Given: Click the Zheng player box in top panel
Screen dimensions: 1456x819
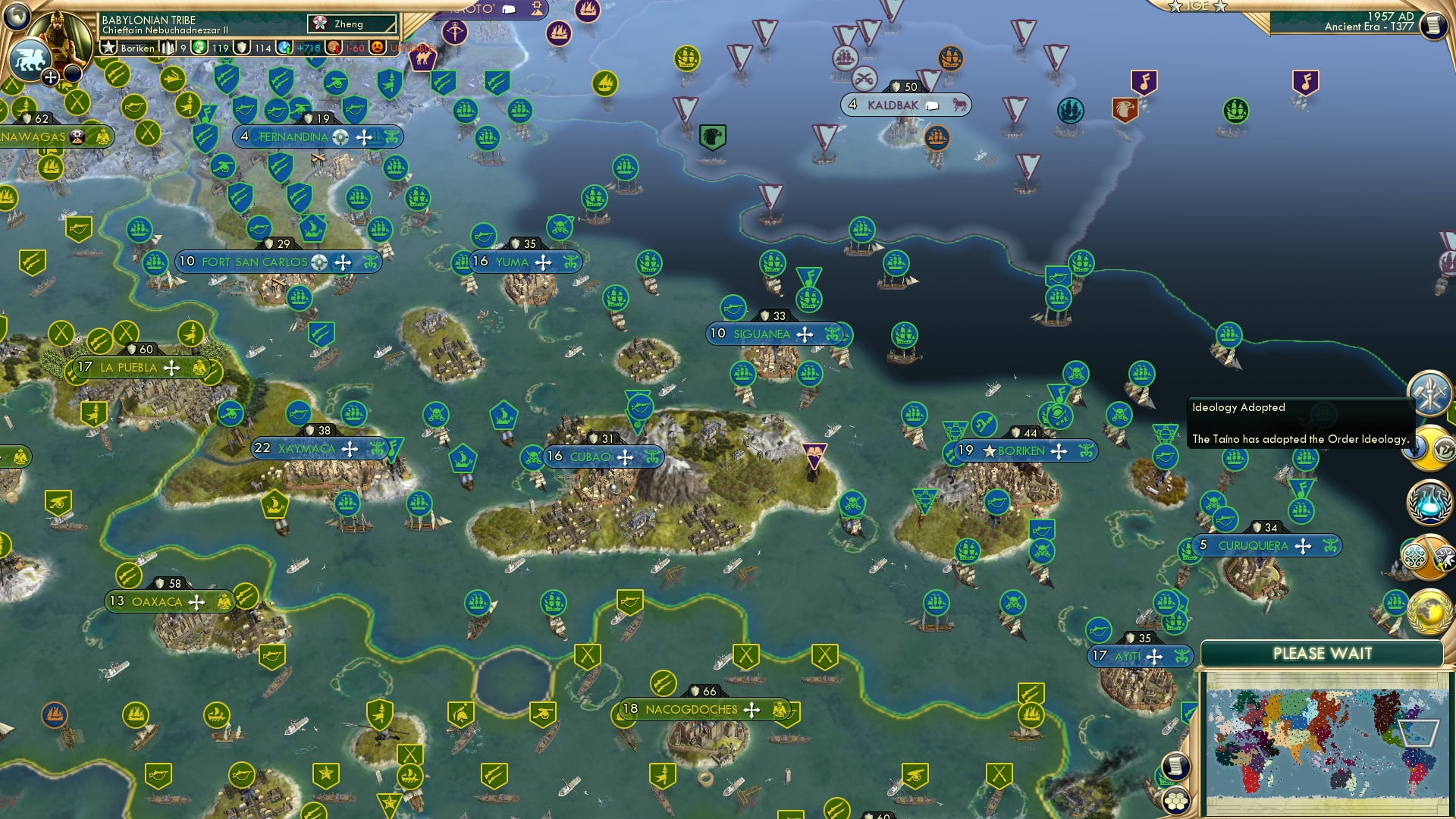Looking at the screenshot, I should (x=352, y=24).
